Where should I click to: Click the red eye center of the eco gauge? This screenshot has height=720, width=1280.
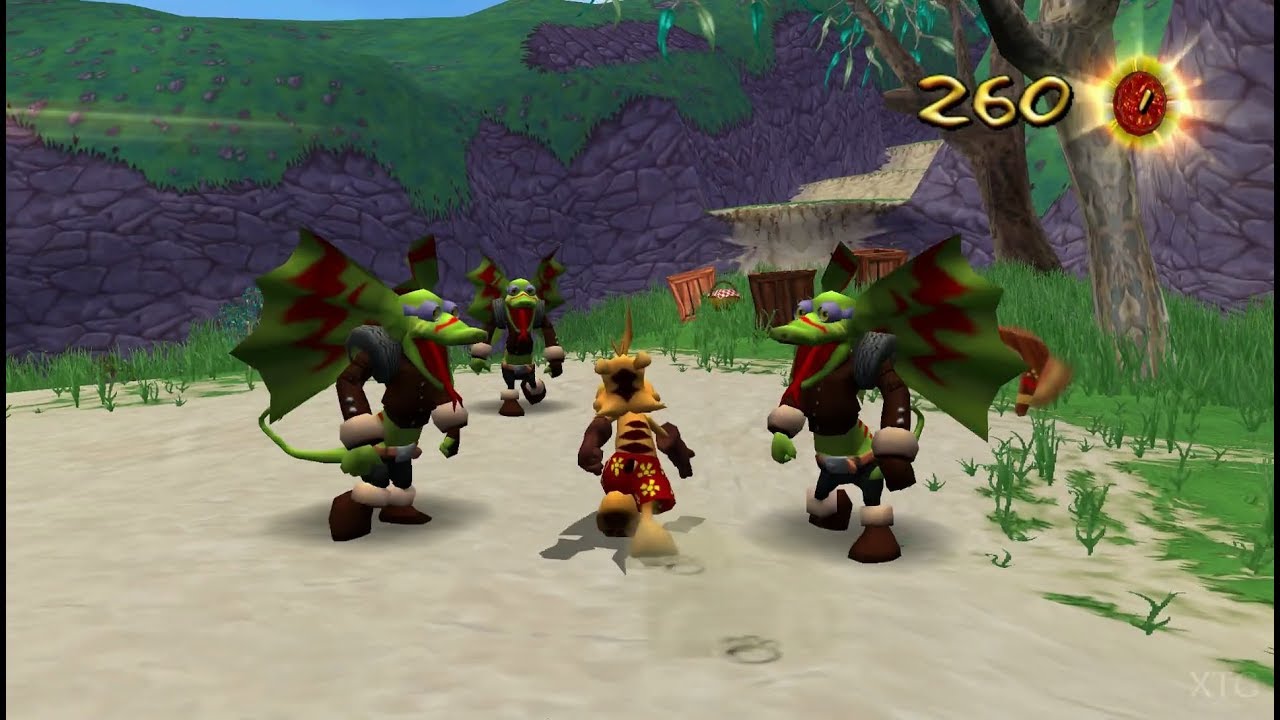click(x=1138, y=101)
